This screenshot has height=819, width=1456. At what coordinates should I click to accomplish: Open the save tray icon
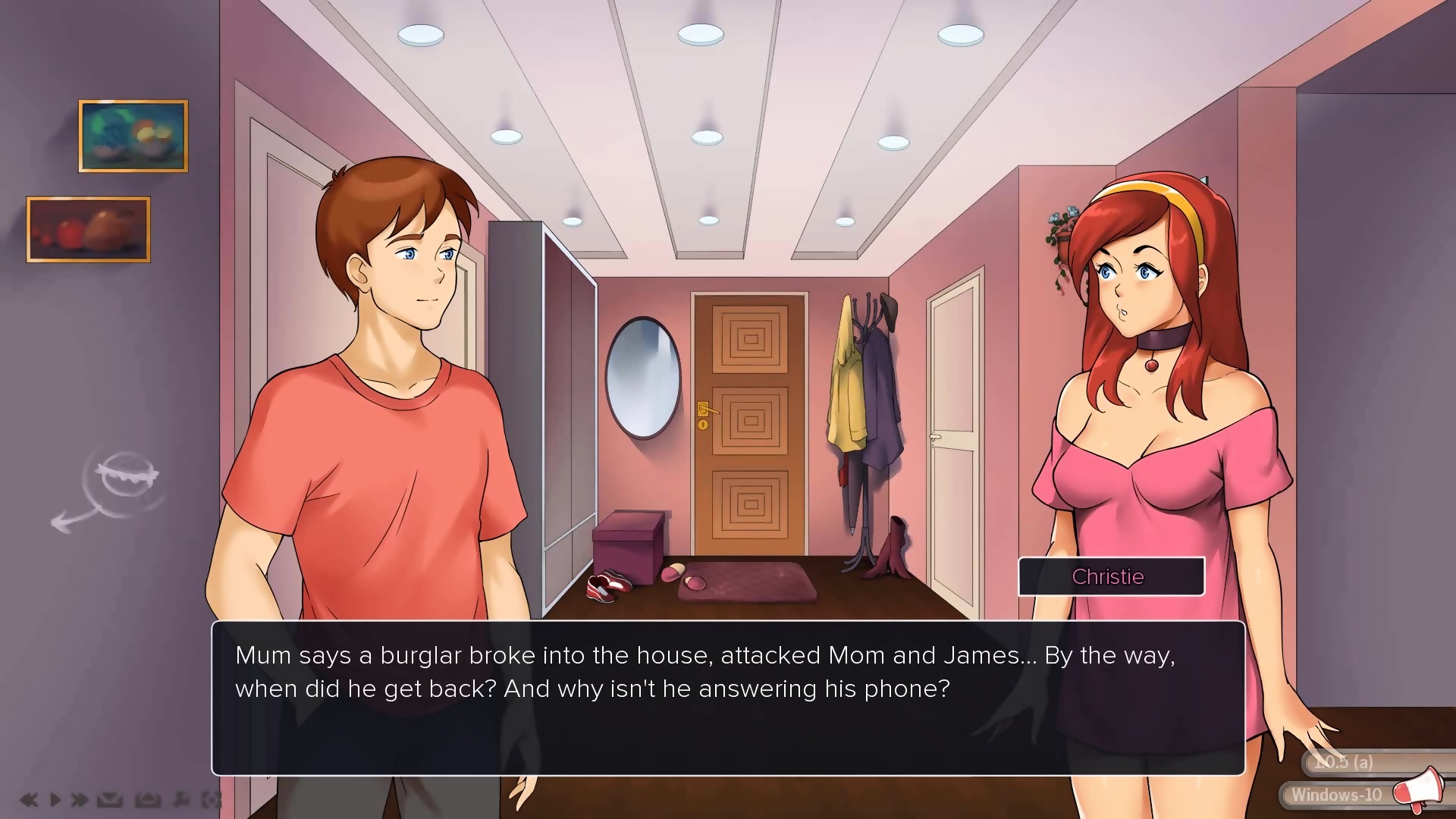110,799
